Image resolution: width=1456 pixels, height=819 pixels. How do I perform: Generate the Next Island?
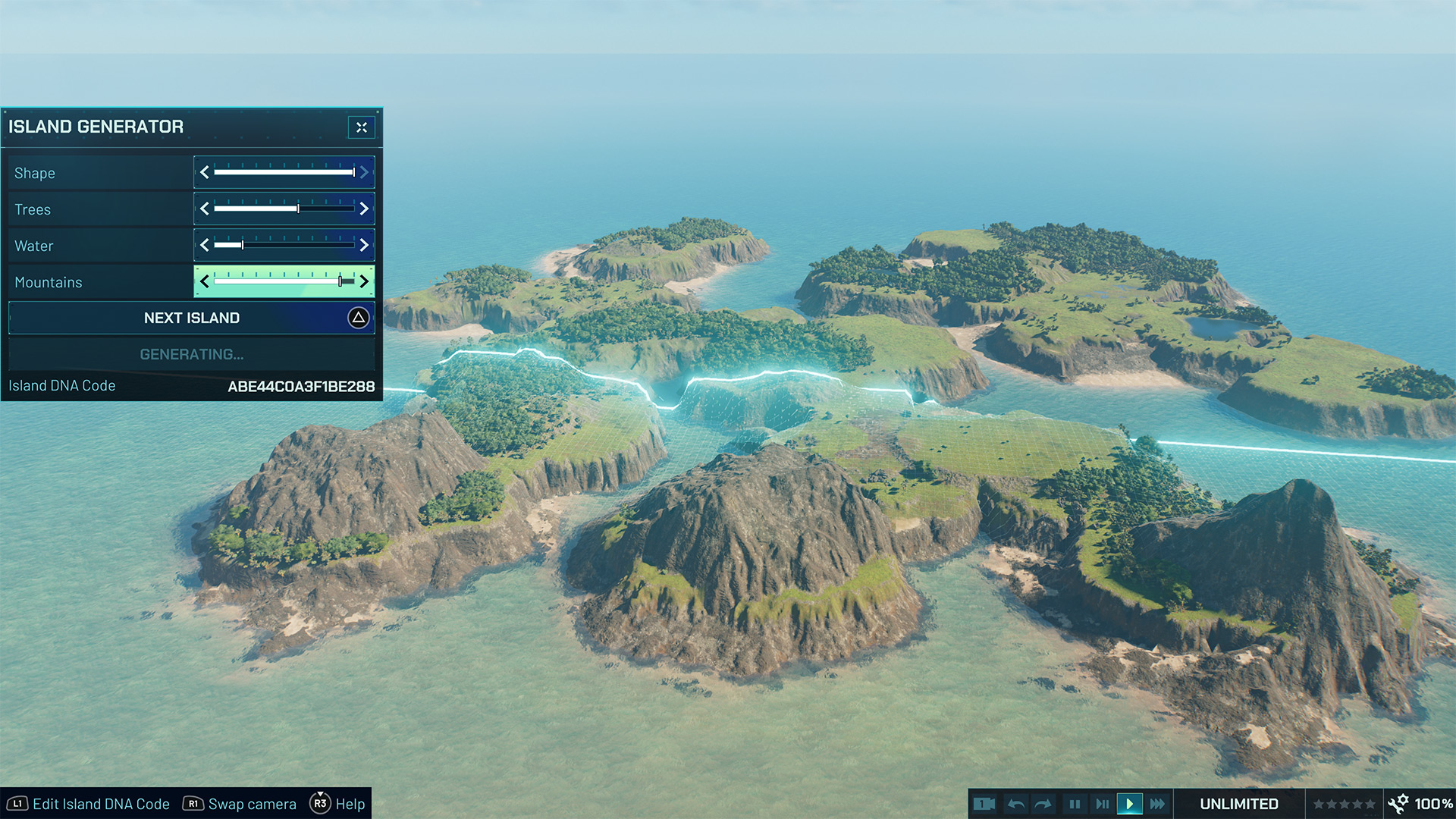[192, 318]
